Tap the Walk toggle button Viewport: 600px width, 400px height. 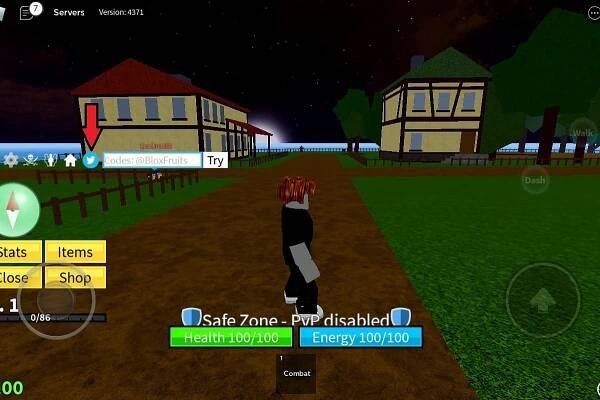(x=583, y=133)
